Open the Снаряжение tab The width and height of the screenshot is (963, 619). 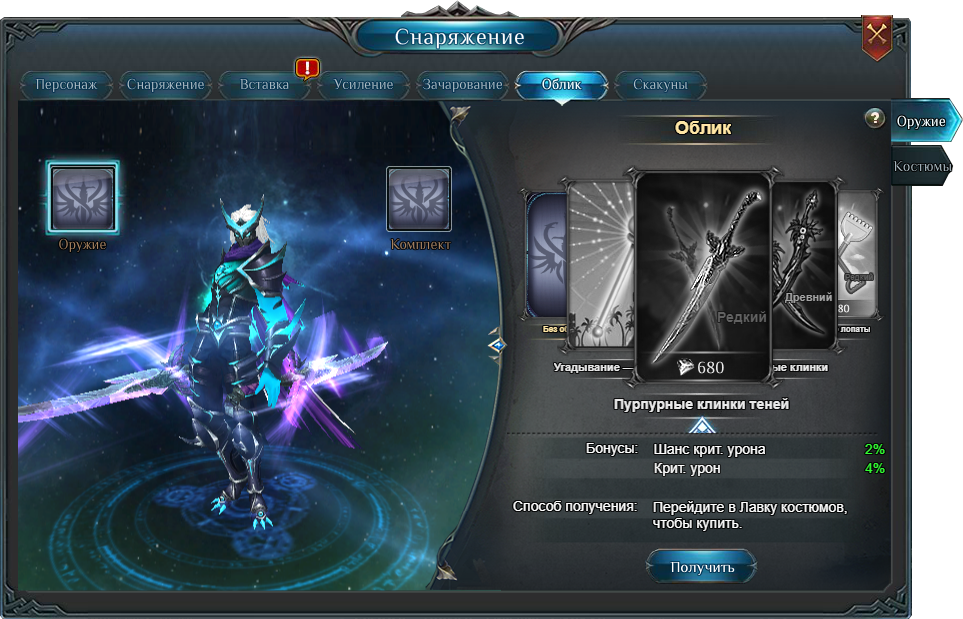click(165, 85)
